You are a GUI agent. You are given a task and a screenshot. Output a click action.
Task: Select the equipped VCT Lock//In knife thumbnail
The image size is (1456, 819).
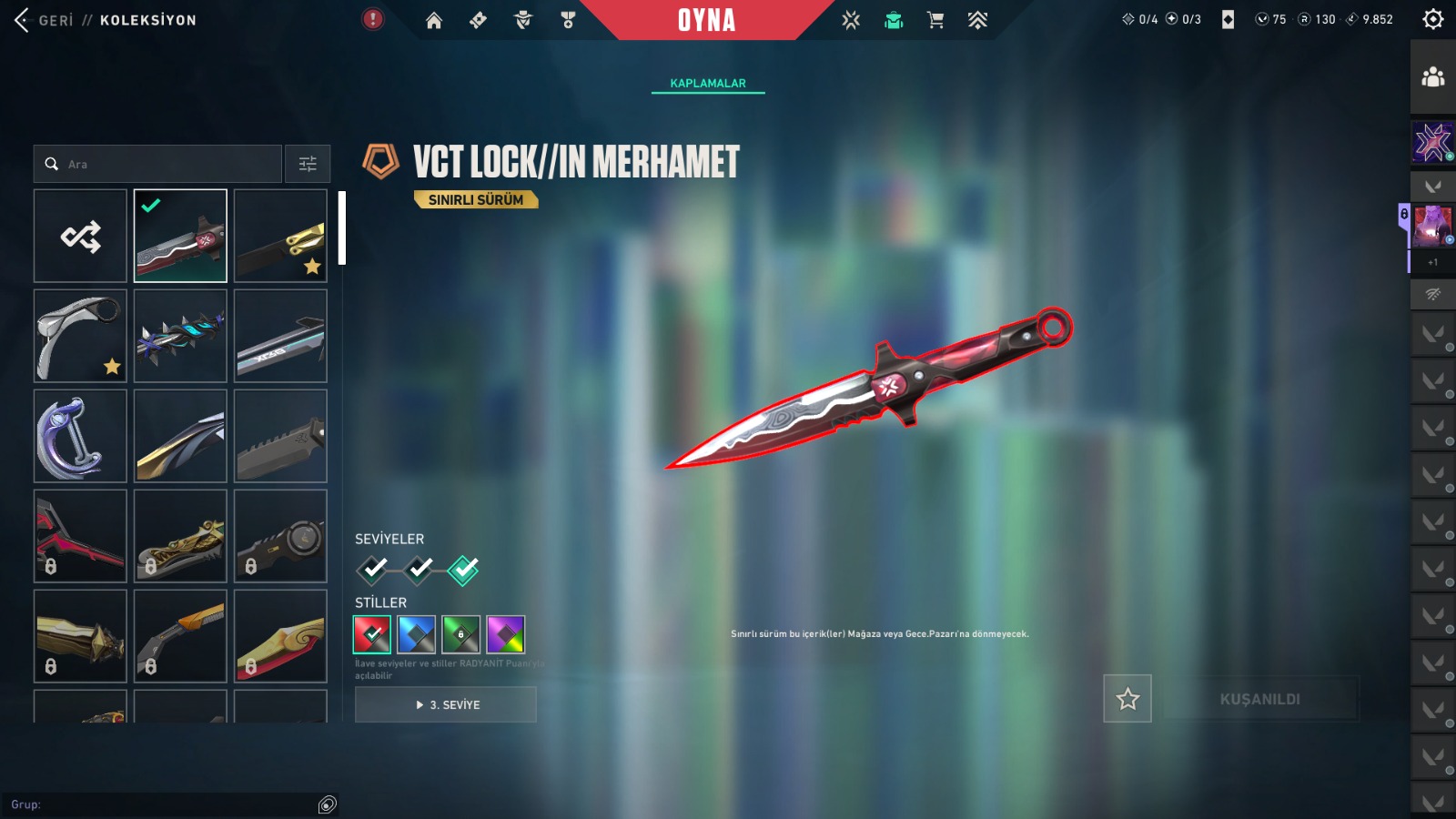click(x=180, y=237)
